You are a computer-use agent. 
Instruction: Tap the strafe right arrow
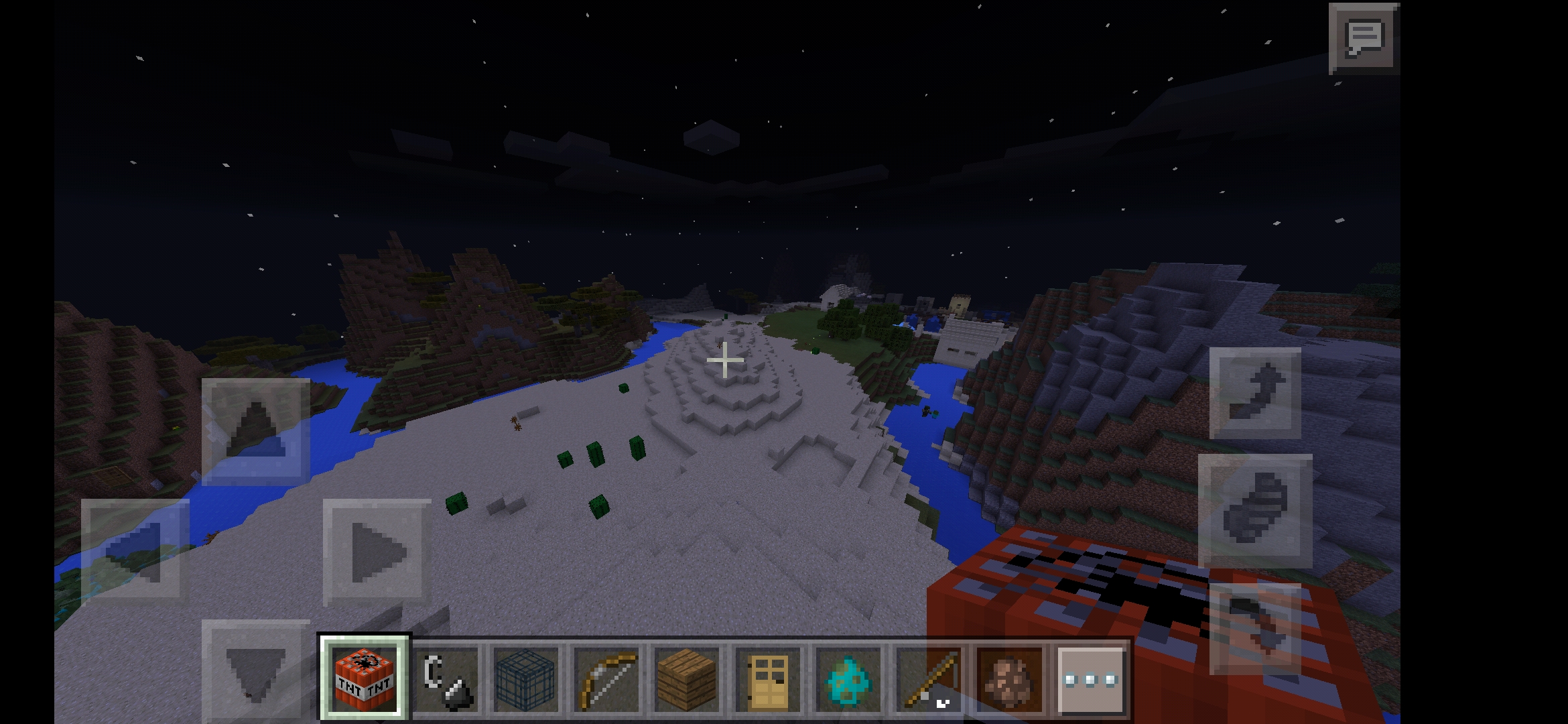(377, 552)
